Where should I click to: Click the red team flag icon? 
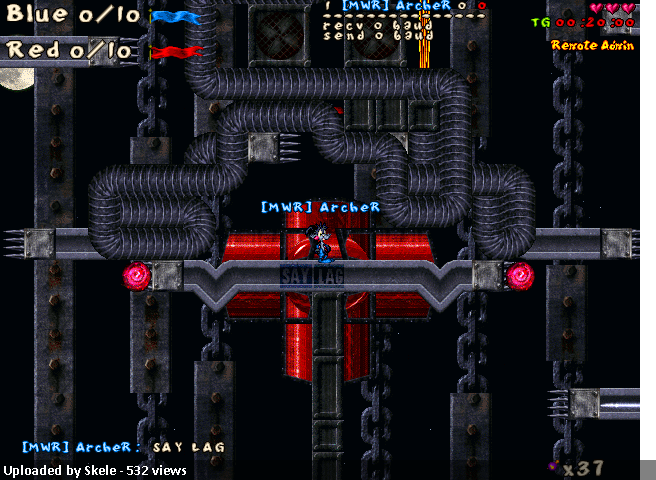(x=176, y=51)
